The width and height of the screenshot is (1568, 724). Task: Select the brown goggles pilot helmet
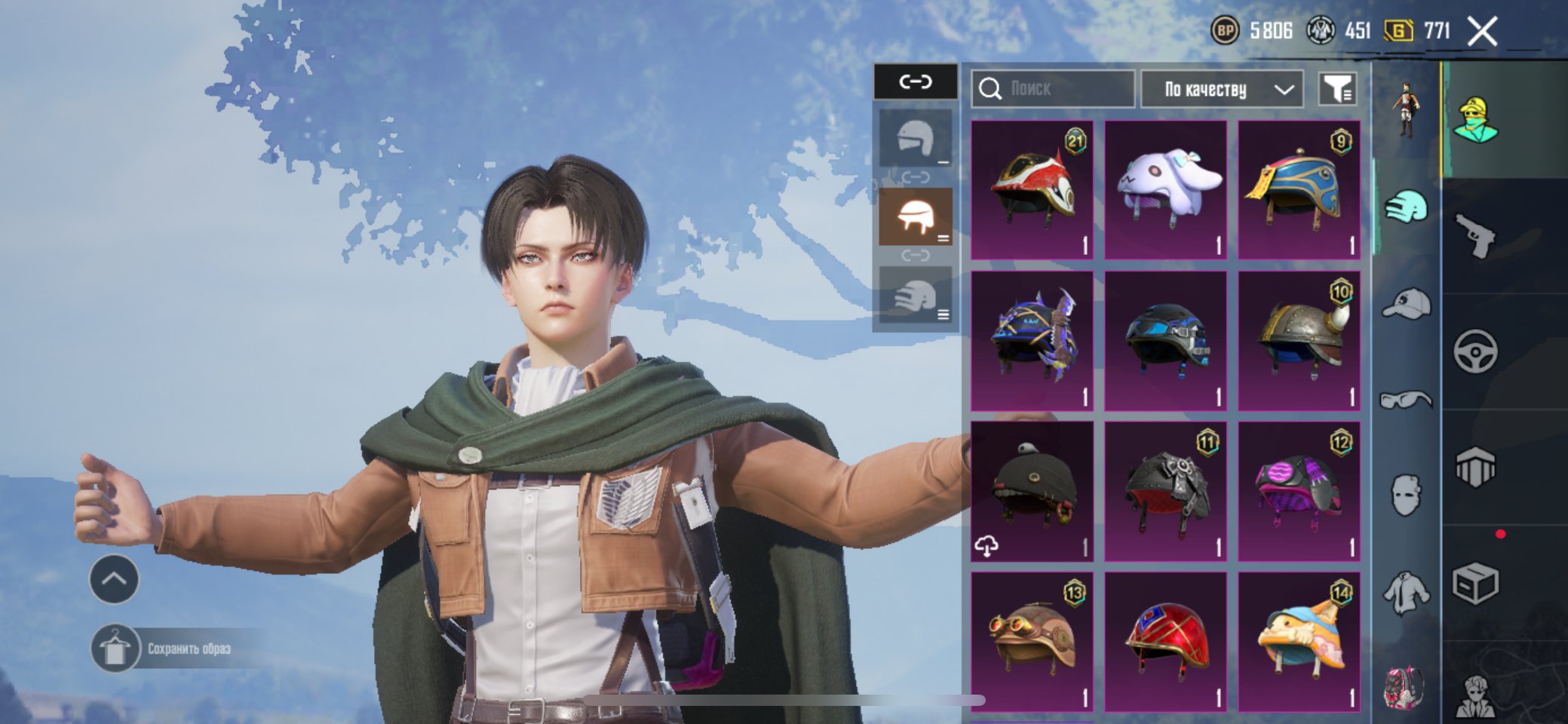pyautogui.click(x=1032, y=642)
